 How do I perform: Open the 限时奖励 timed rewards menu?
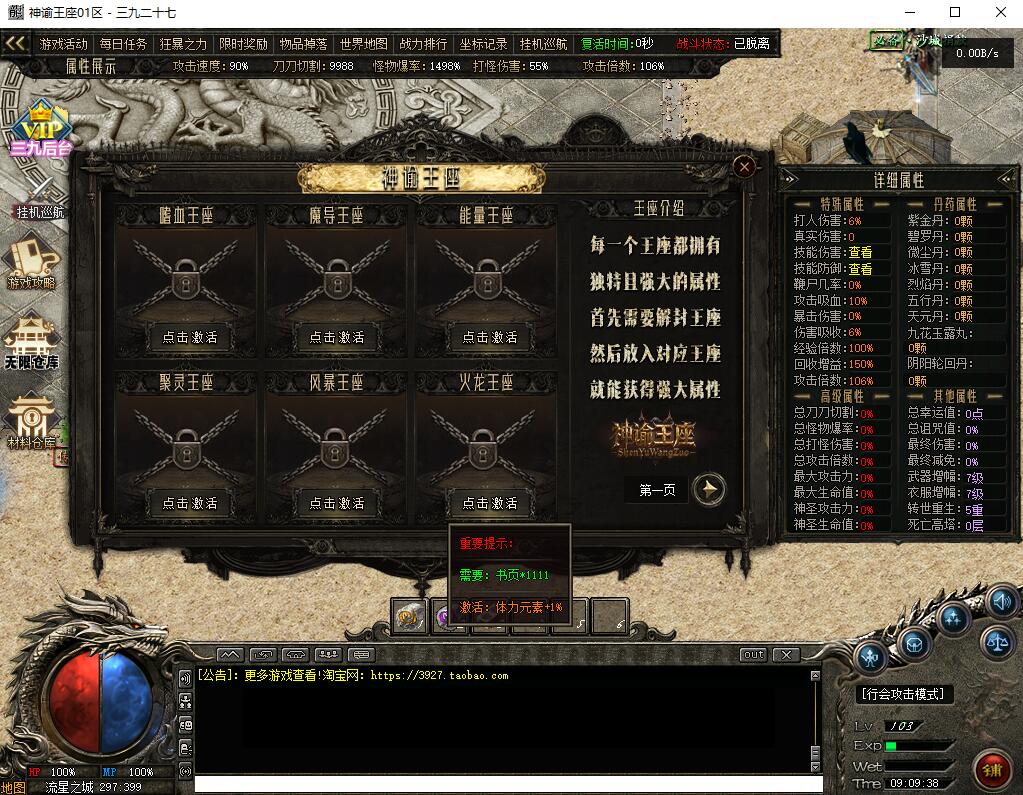tap(243, 44)
